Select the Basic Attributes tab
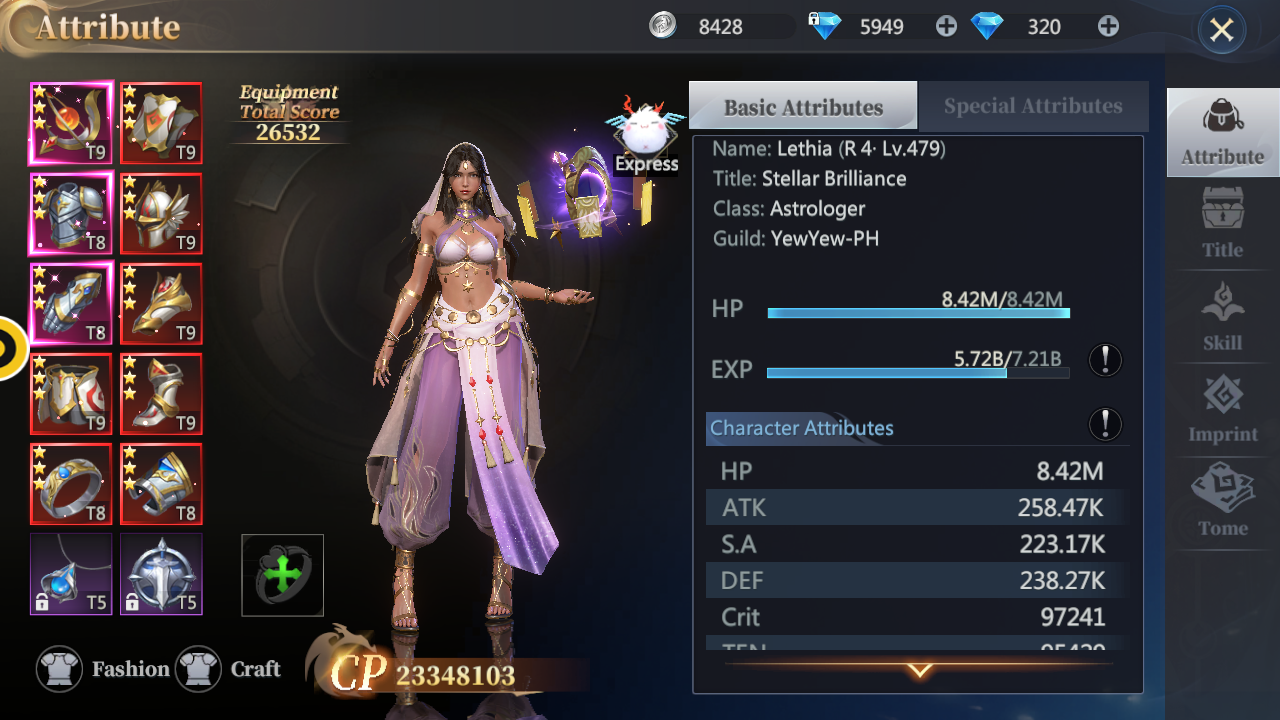 pyautogui.click(x=803, y=107)
